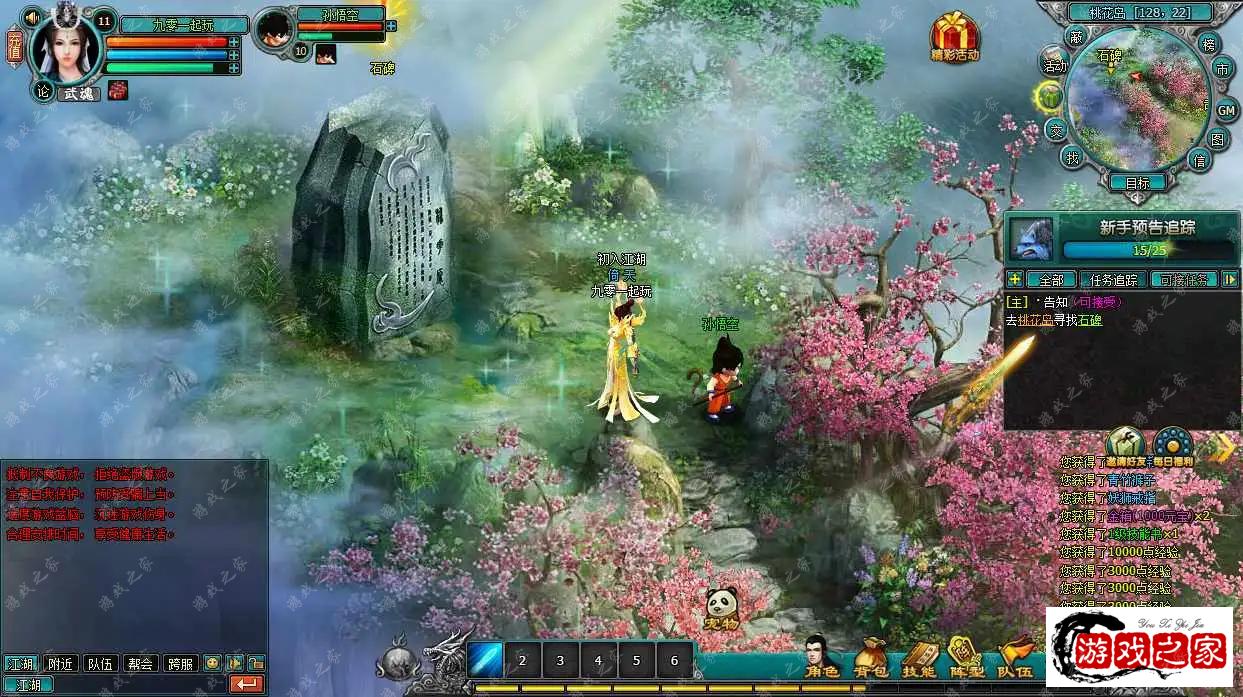Screen dimensions: 1243x697
Task: Select the 跨服 cross-server chat tab
Action: coord(181,662)
